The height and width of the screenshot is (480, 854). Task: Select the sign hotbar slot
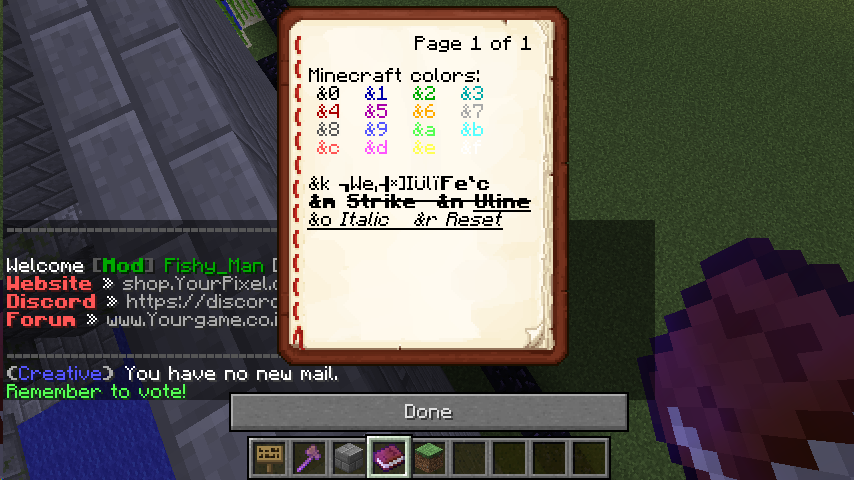268,456
